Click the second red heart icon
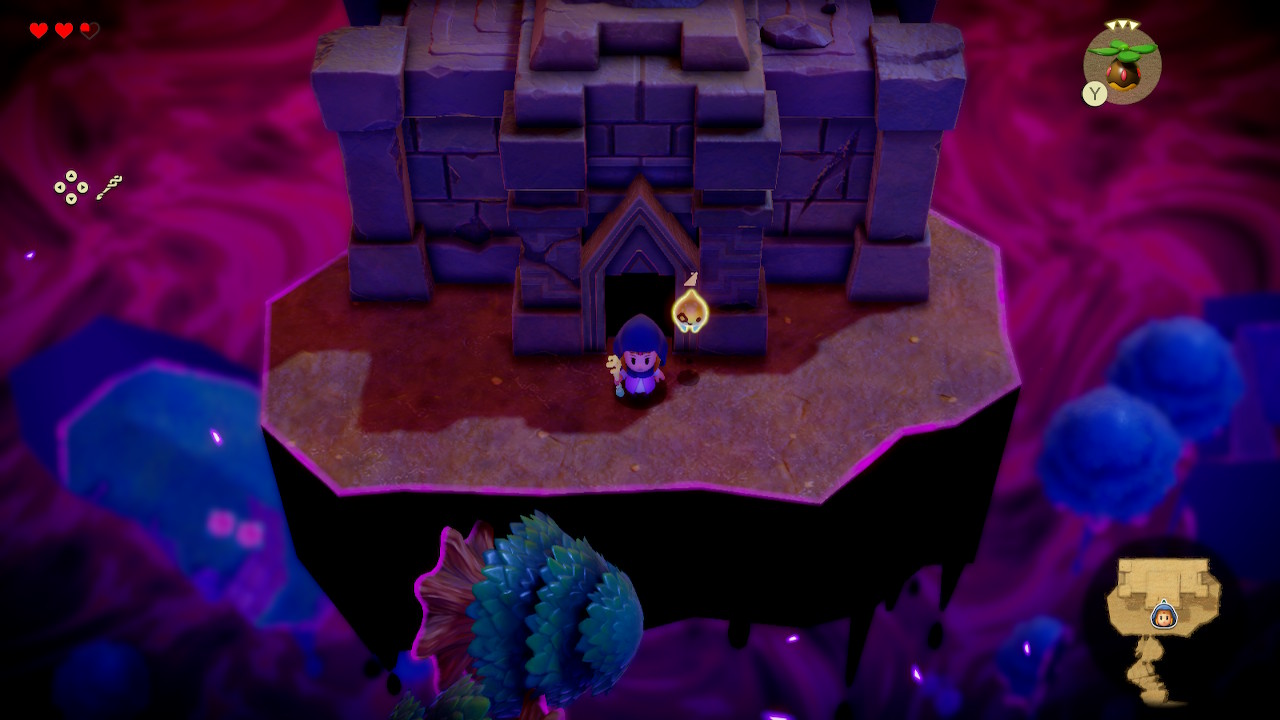The image size is (1280, 720). (64, 30)
